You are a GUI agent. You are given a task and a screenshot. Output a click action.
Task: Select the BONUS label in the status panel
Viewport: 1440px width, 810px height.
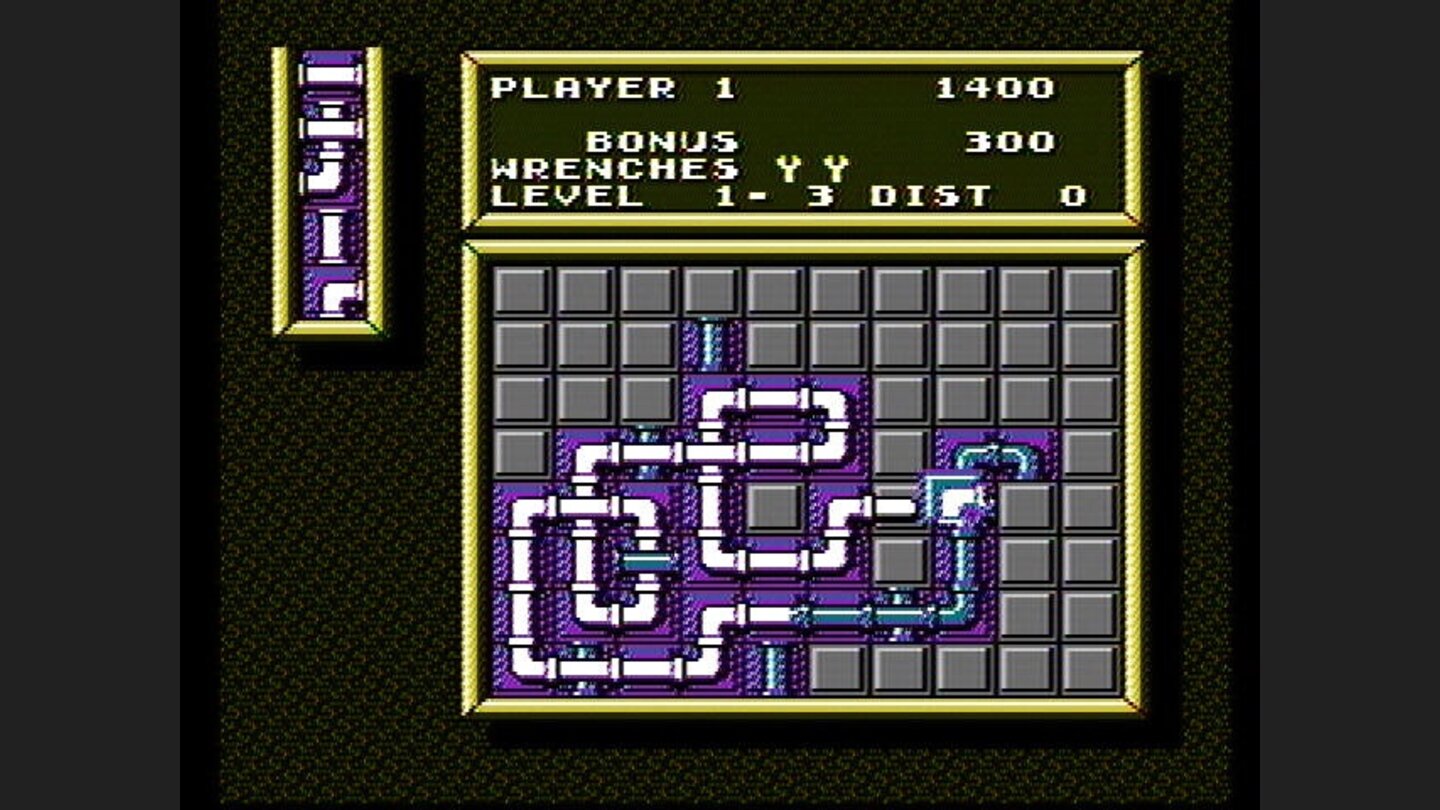click(660, 143)
